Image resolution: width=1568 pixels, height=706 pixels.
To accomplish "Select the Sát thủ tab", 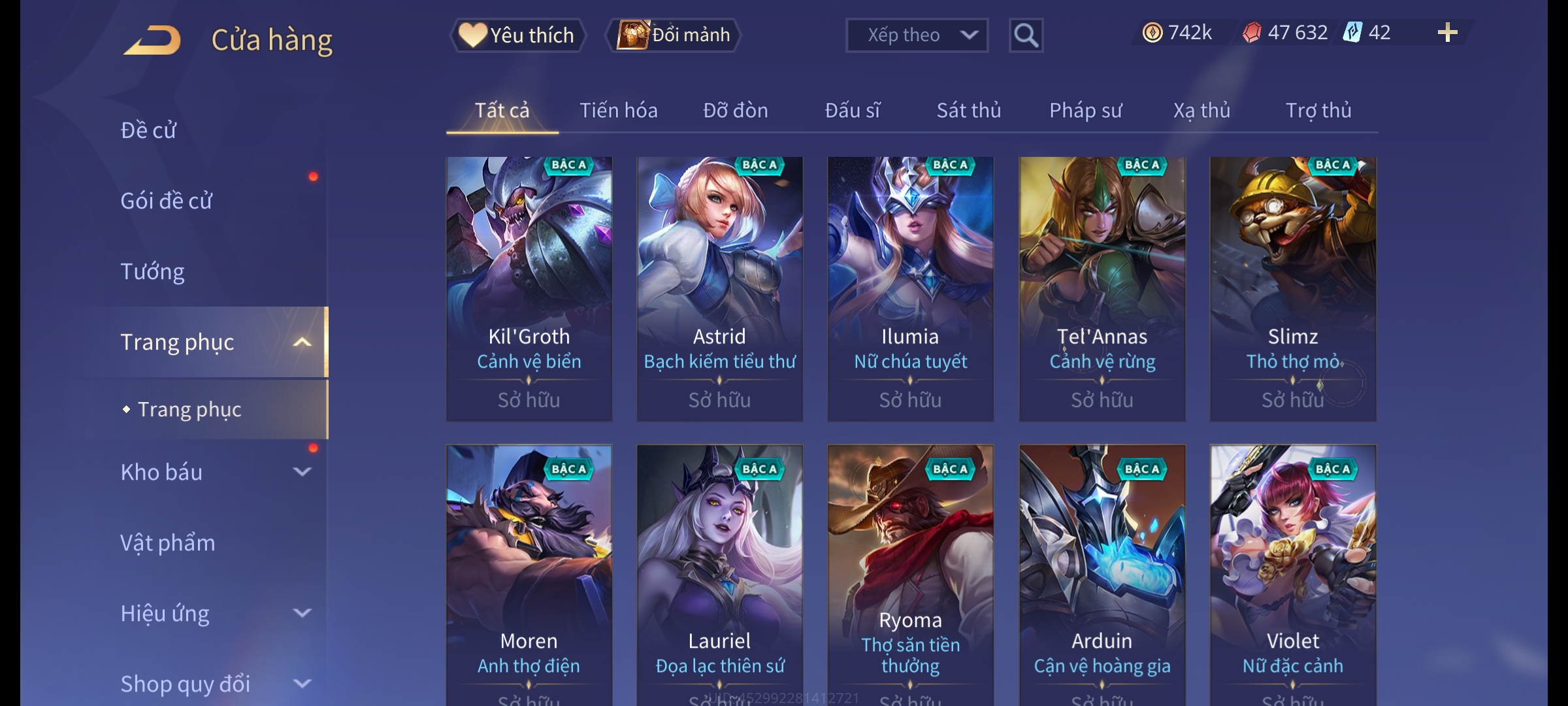I will tap(968, 110).
